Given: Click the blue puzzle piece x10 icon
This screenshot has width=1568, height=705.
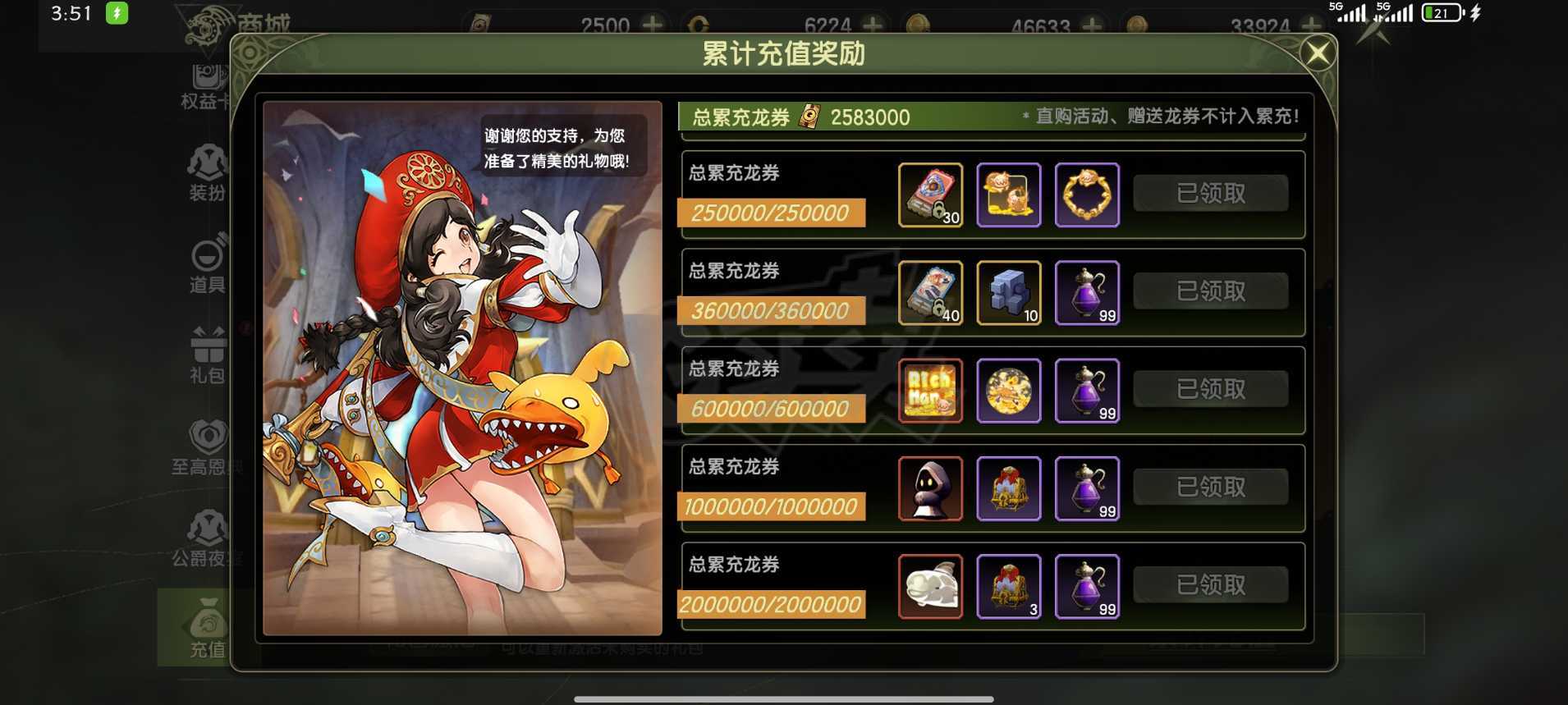Looking at the screenshot, I should pyautogui.click(x=1009, y=292).
